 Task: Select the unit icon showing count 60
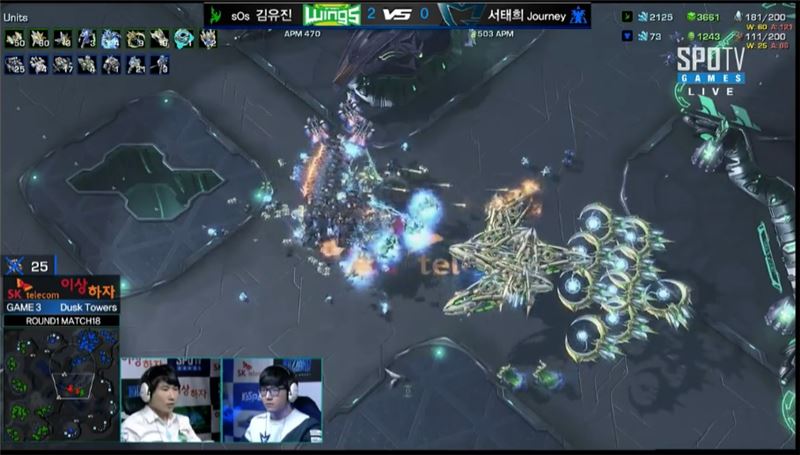point(39,39)
